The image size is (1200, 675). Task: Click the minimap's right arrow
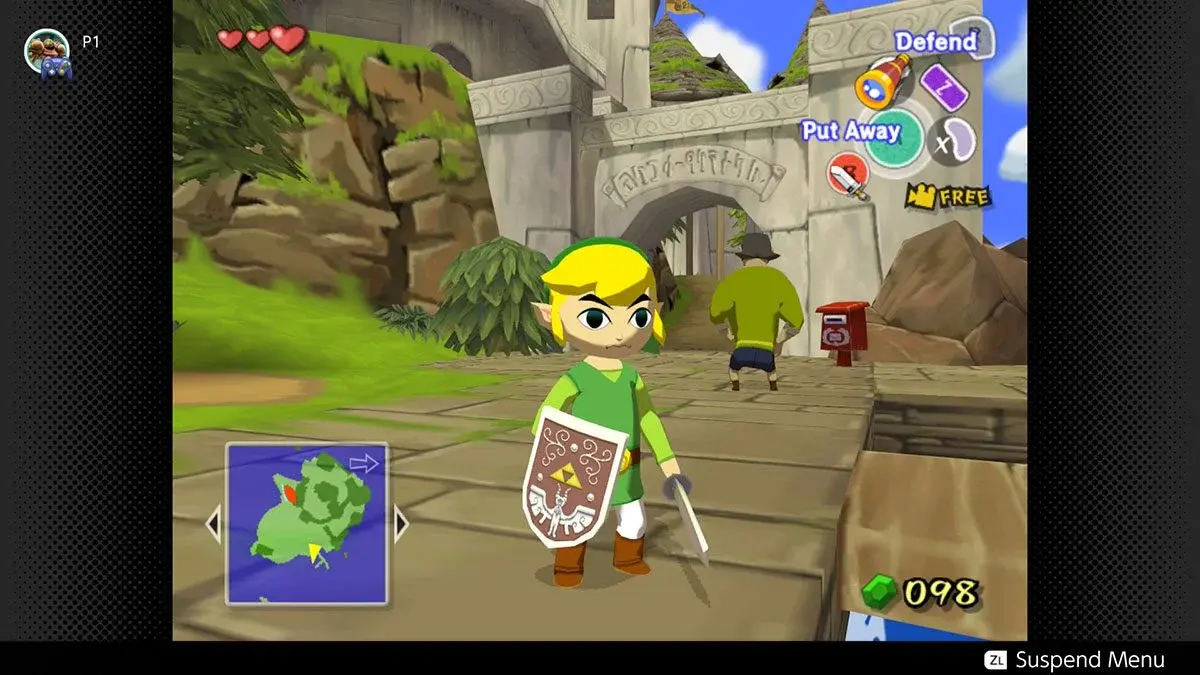(x=401, y=523)
